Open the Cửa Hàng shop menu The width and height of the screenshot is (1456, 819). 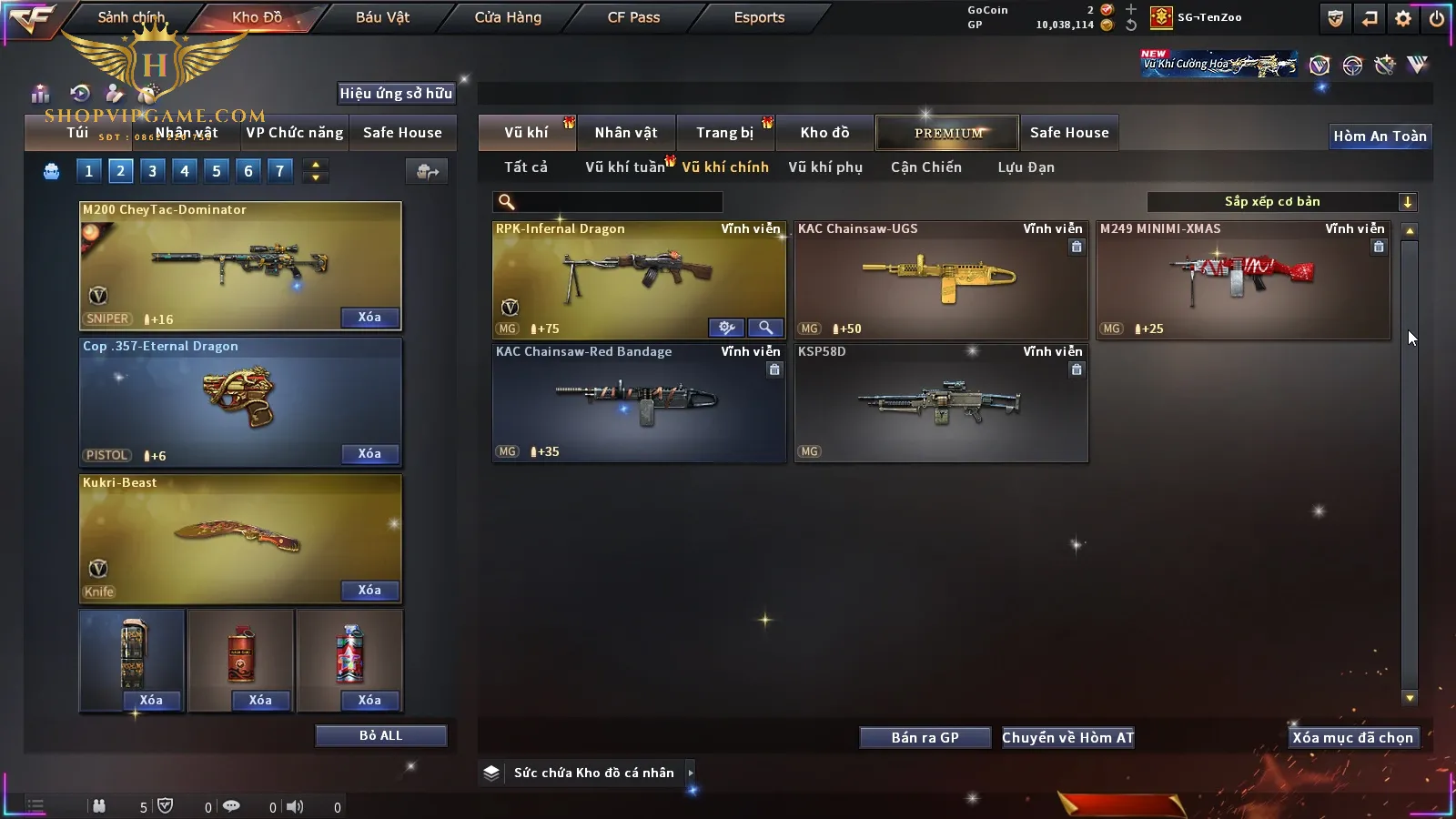(508, 17)
